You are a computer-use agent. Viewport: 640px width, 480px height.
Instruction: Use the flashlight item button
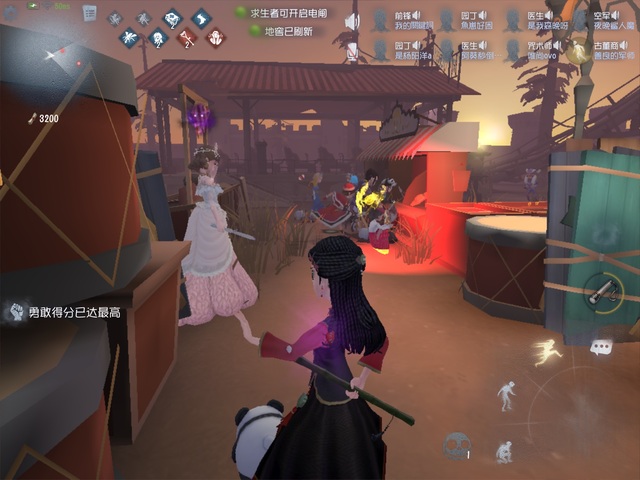tap(602, 290)
